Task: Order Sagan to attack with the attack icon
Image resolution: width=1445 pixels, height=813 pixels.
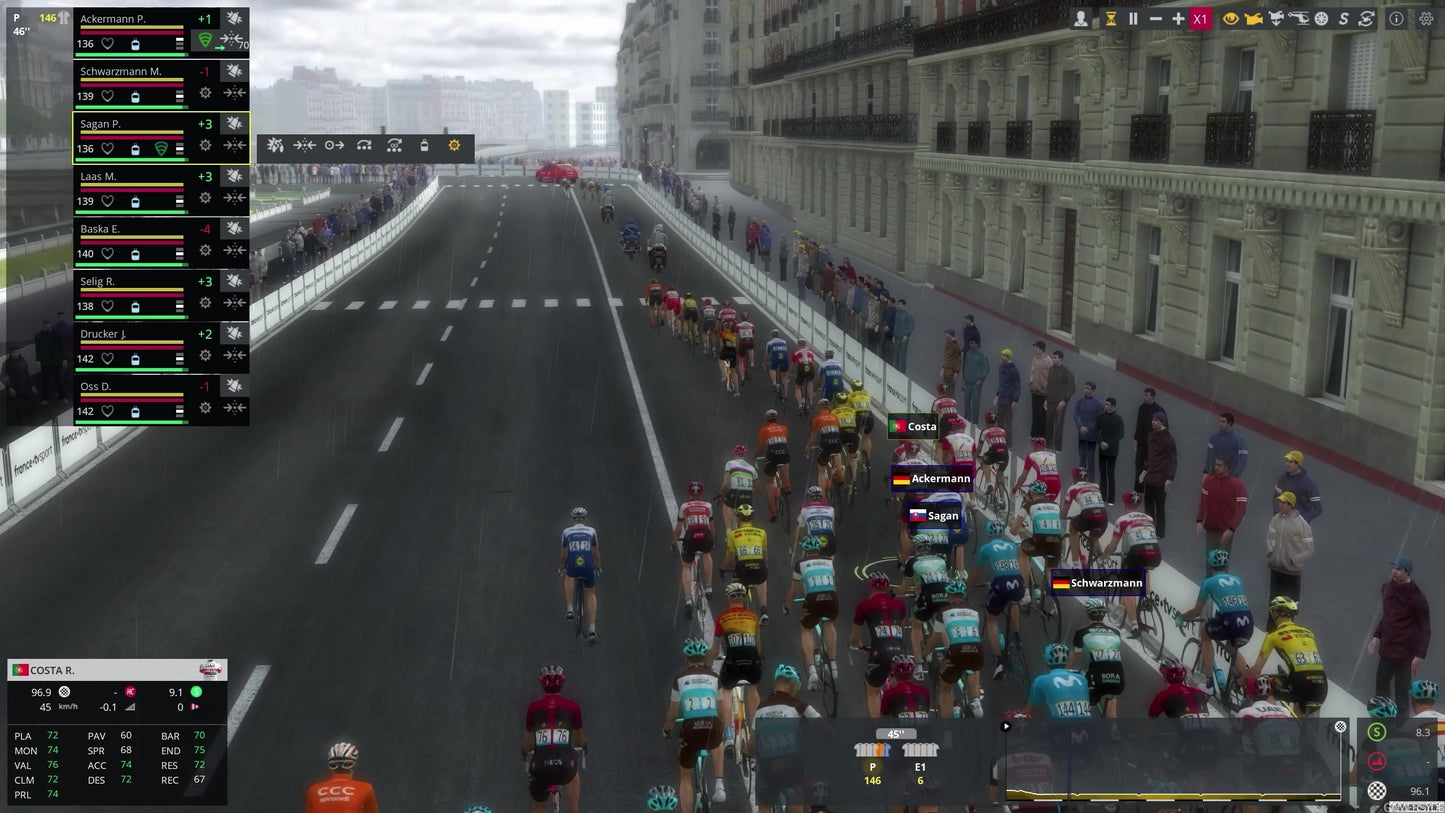Action: pyautogui.click(x=275, y=145)
